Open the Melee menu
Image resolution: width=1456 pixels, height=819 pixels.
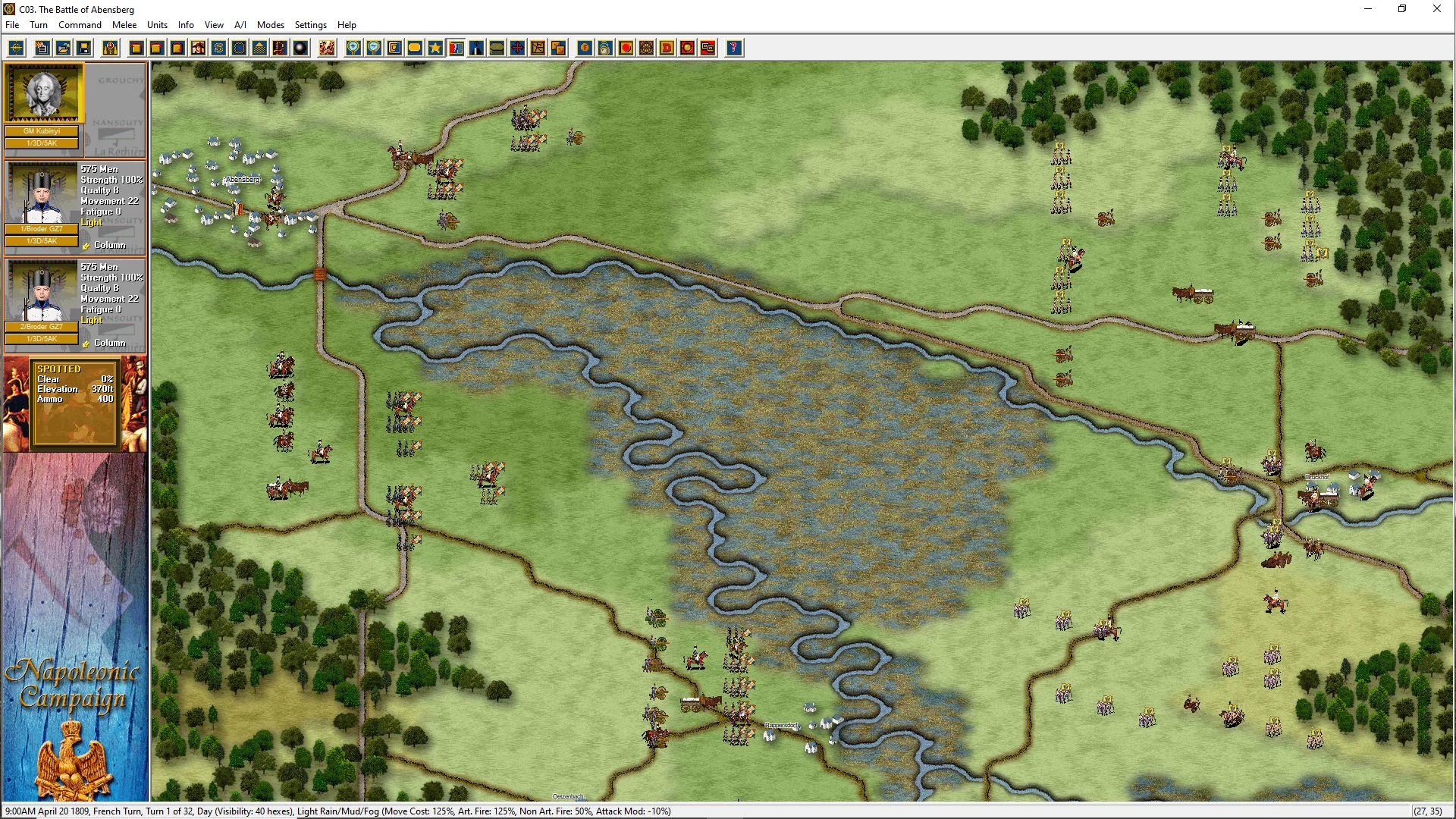pyautogui.click(x=124, y=25)
